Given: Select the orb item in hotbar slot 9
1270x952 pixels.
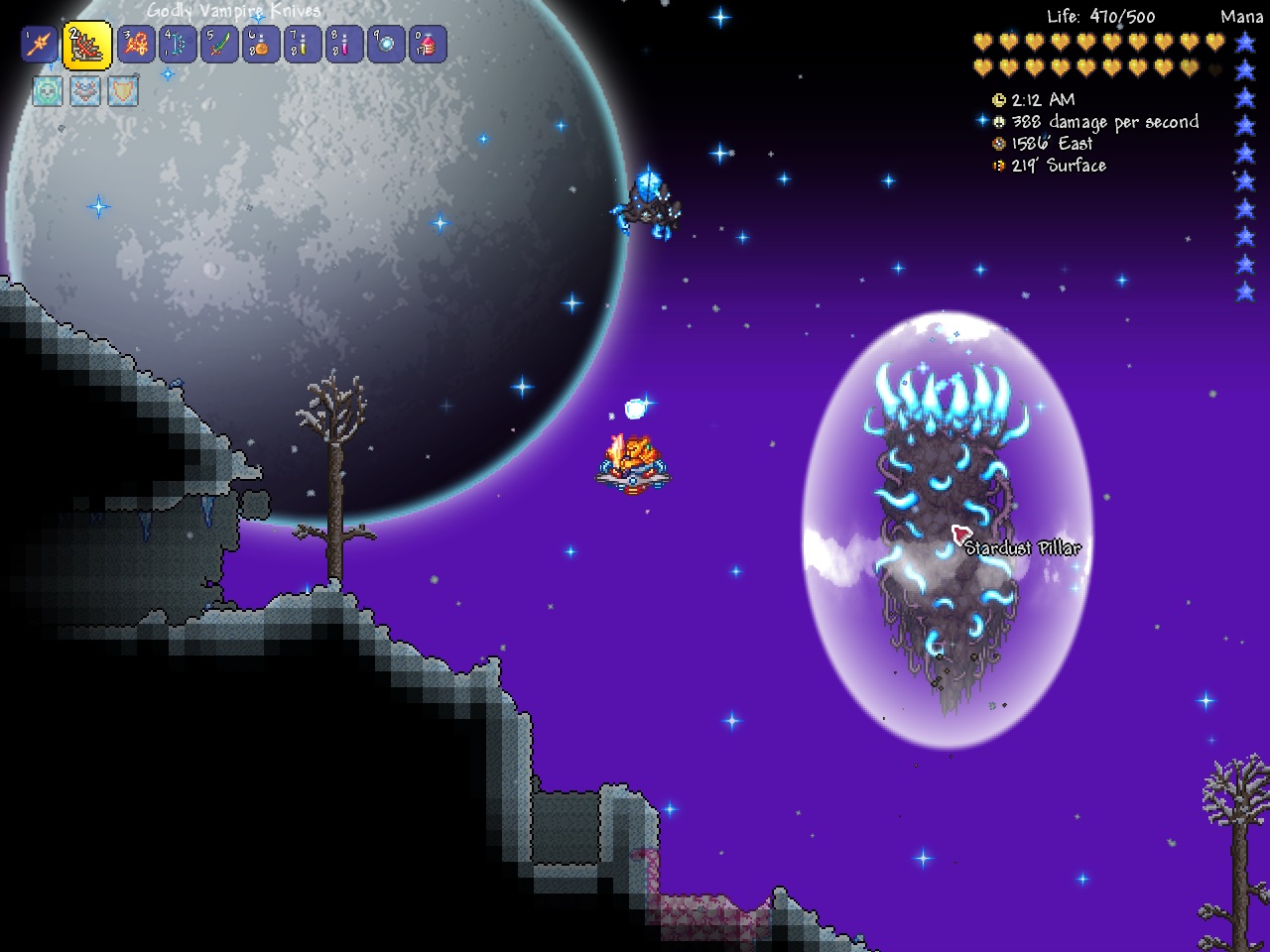Looking at the screenshot, I should pos(387,45).
